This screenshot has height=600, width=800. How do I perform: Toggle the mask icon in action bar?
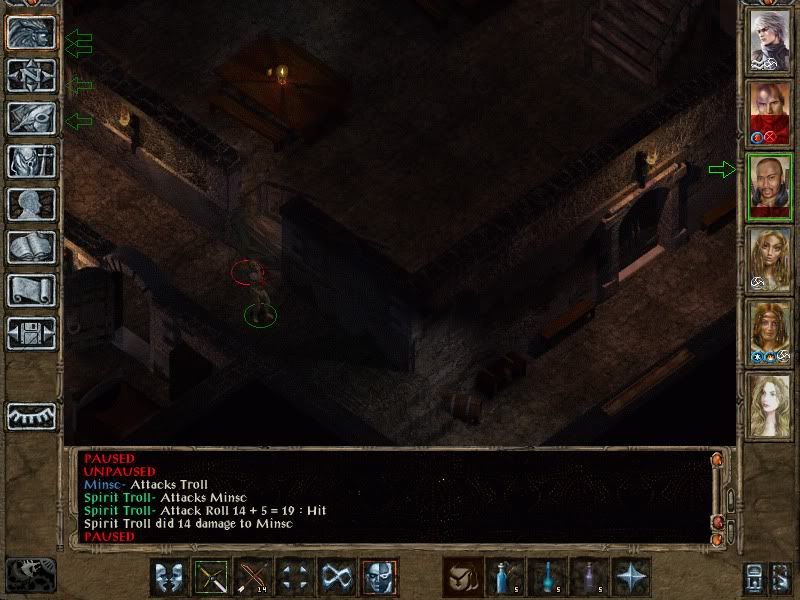(380, 578)
